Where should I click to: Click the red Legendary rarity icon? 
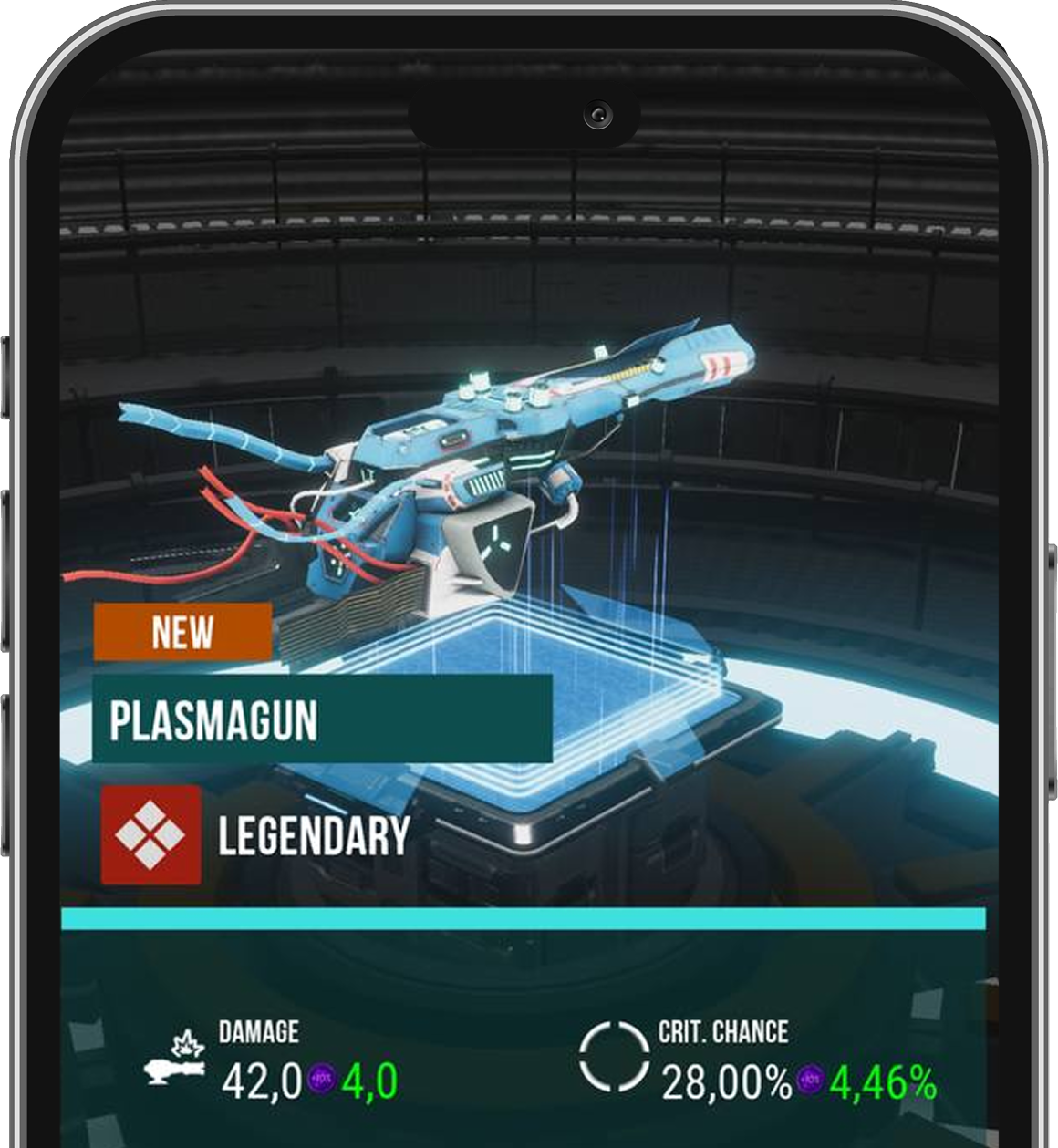coord(150,834)
